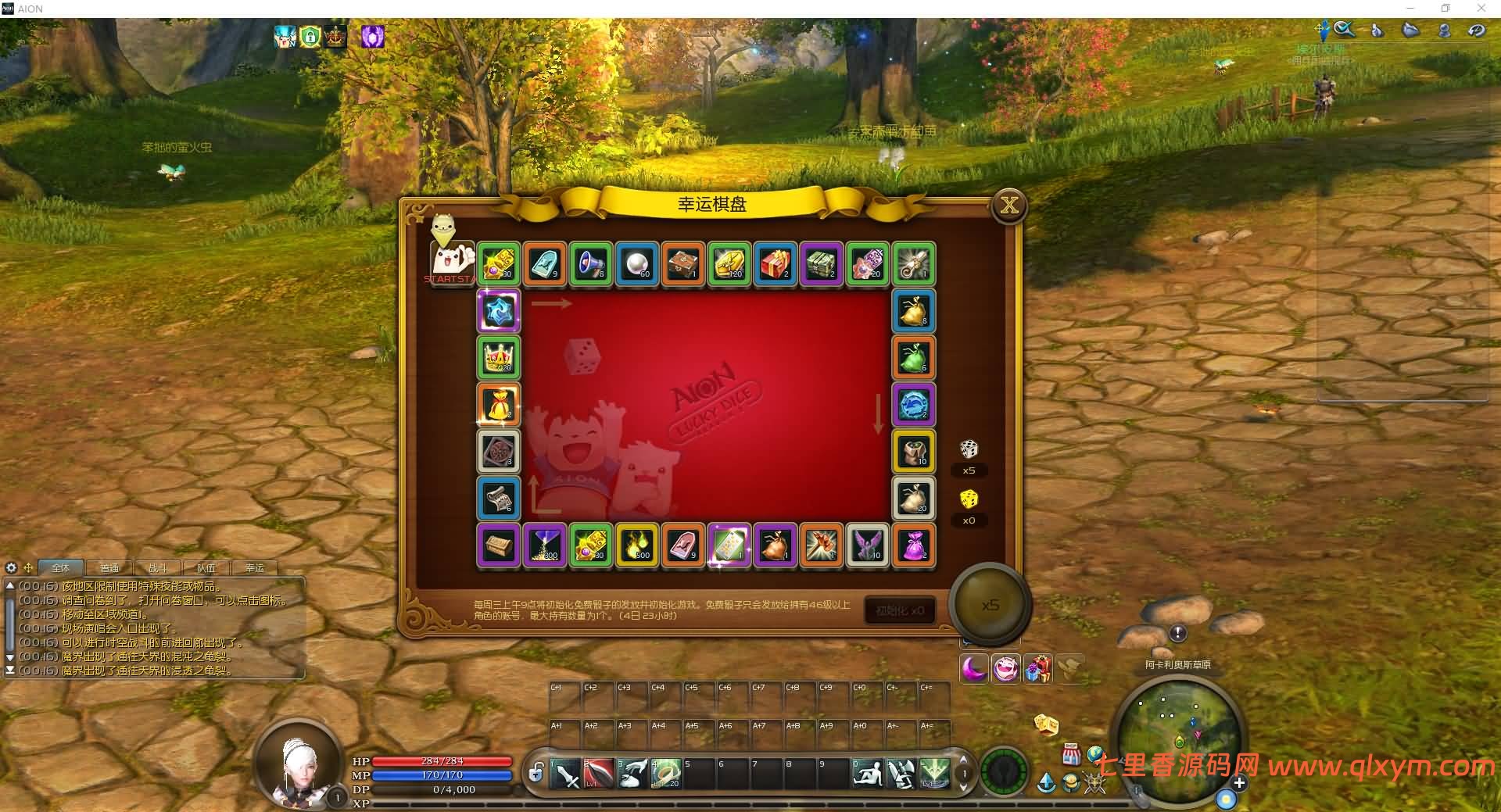
Task: Open the shop icon near minimap
Action: point(1071,755)
